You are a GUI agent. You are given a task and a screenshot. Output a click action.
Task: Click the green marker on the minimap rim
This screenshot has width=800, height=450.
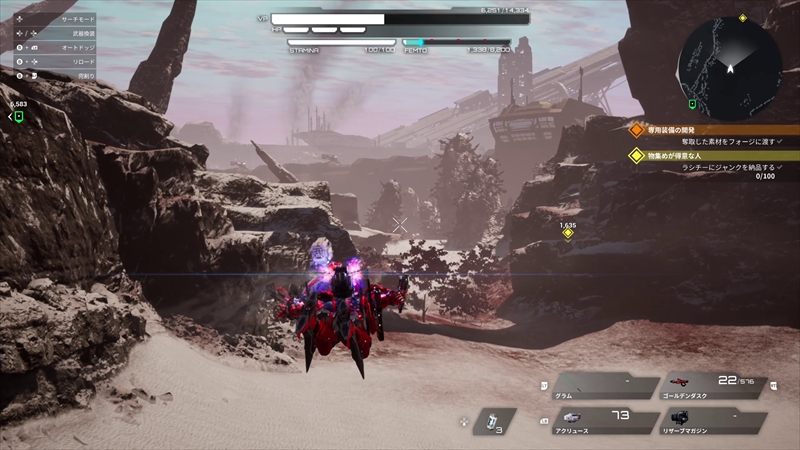[692, 103]
